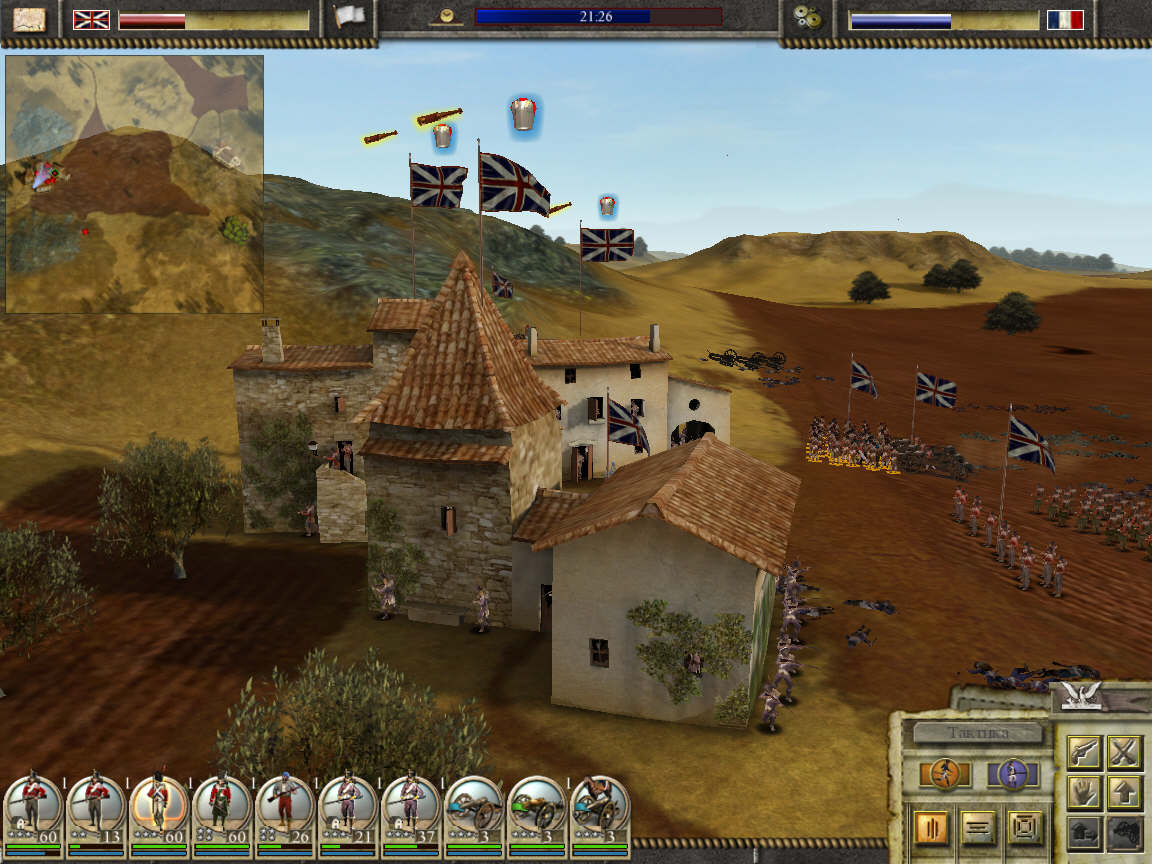
Task: Choose the column formation button
Action: pyautogui.click(x=930, y=828)
